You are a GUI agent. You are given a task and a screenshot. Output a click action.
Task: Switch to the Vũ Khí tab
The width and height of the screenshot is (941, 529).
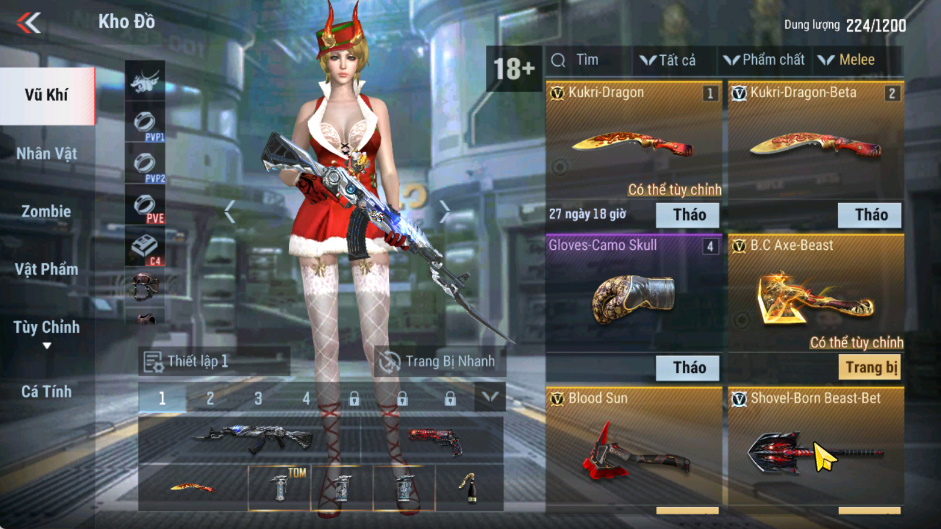point(47,96)
